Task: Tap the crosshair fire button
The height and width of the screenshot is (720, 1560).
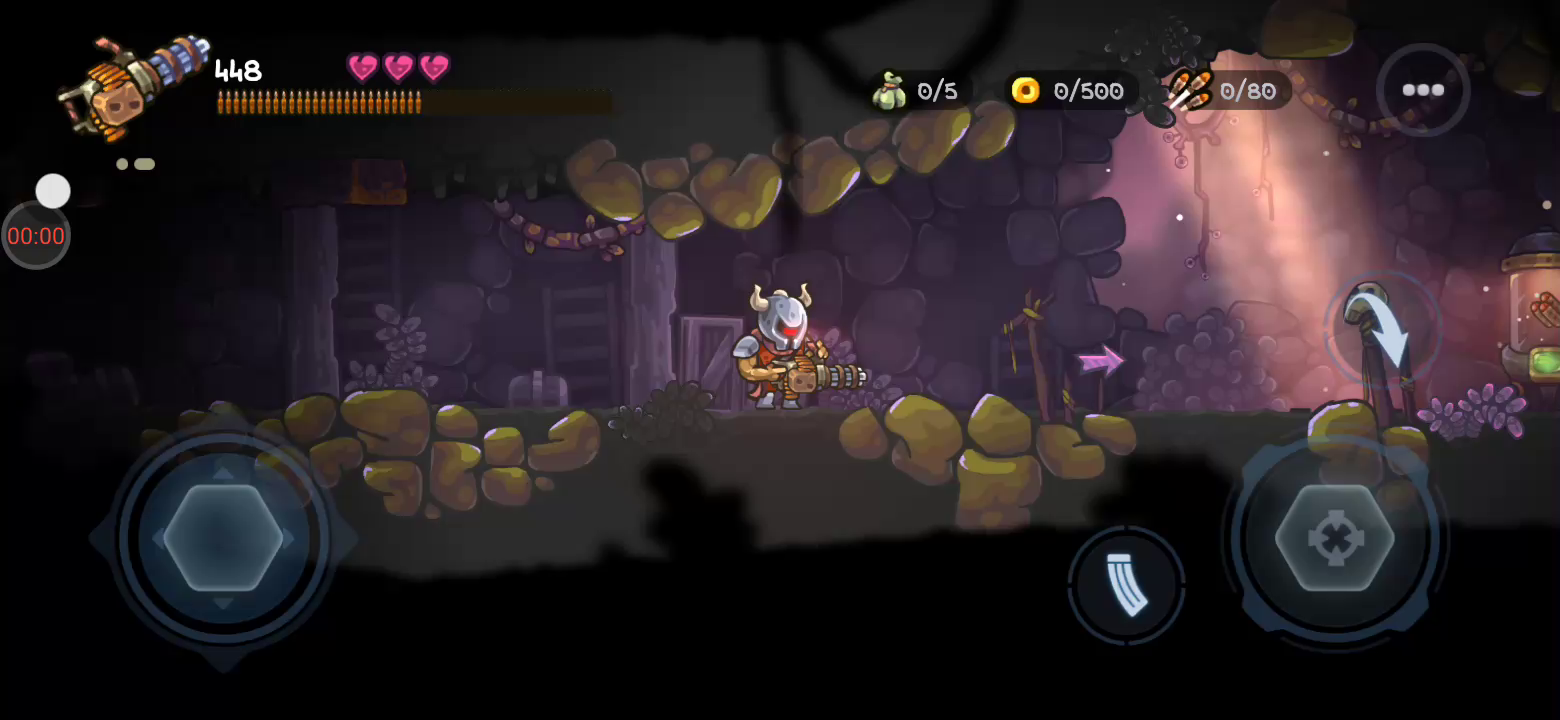Action: (1334, 538)
